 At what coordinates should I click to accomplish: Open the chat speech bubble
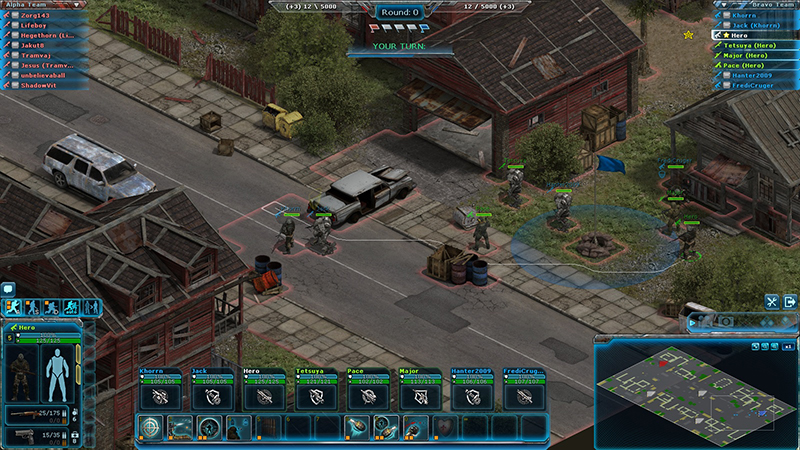click(8, 289)
